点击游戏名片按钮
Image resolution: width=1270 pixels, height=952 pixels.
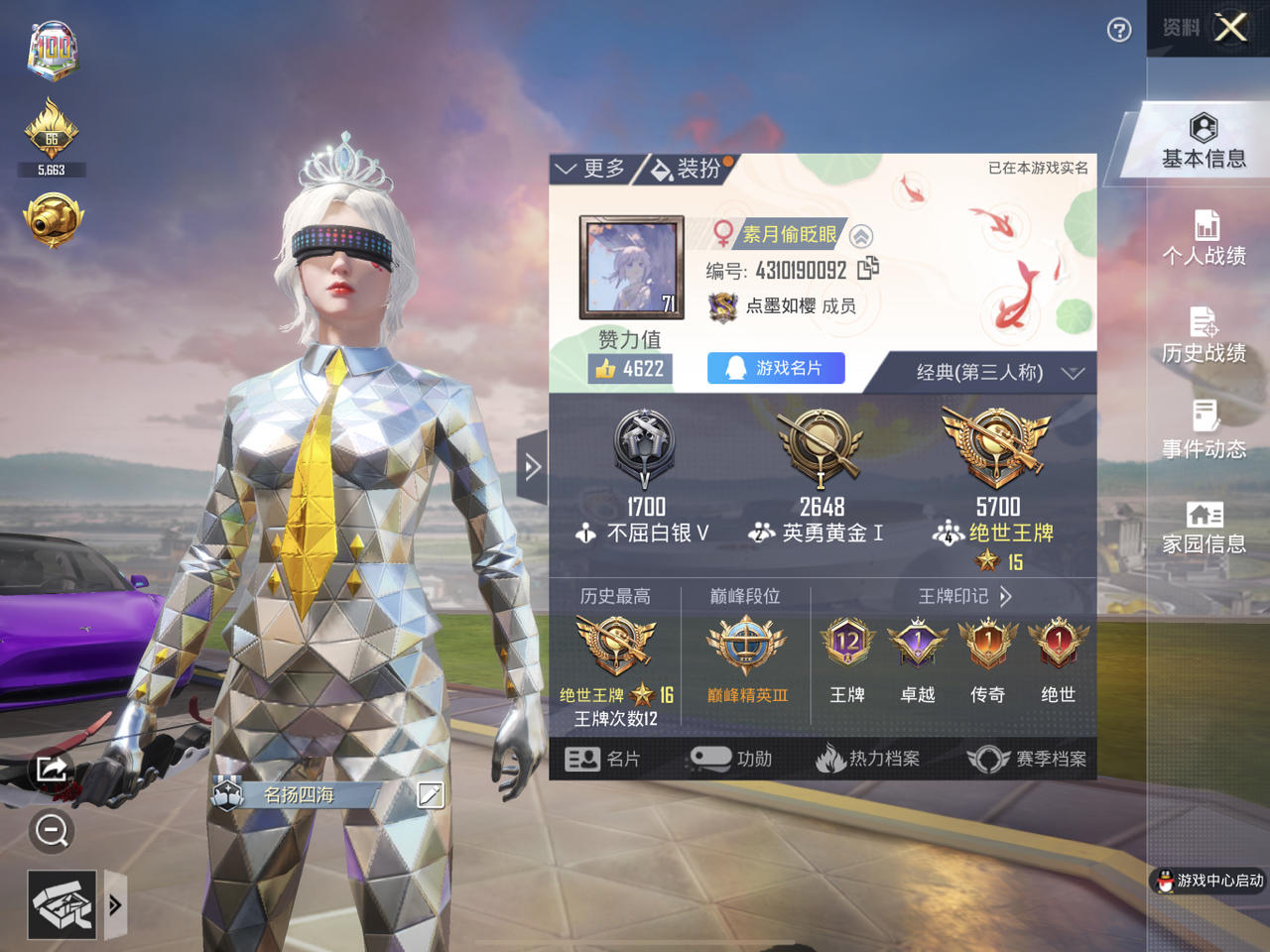coord(776,368)
